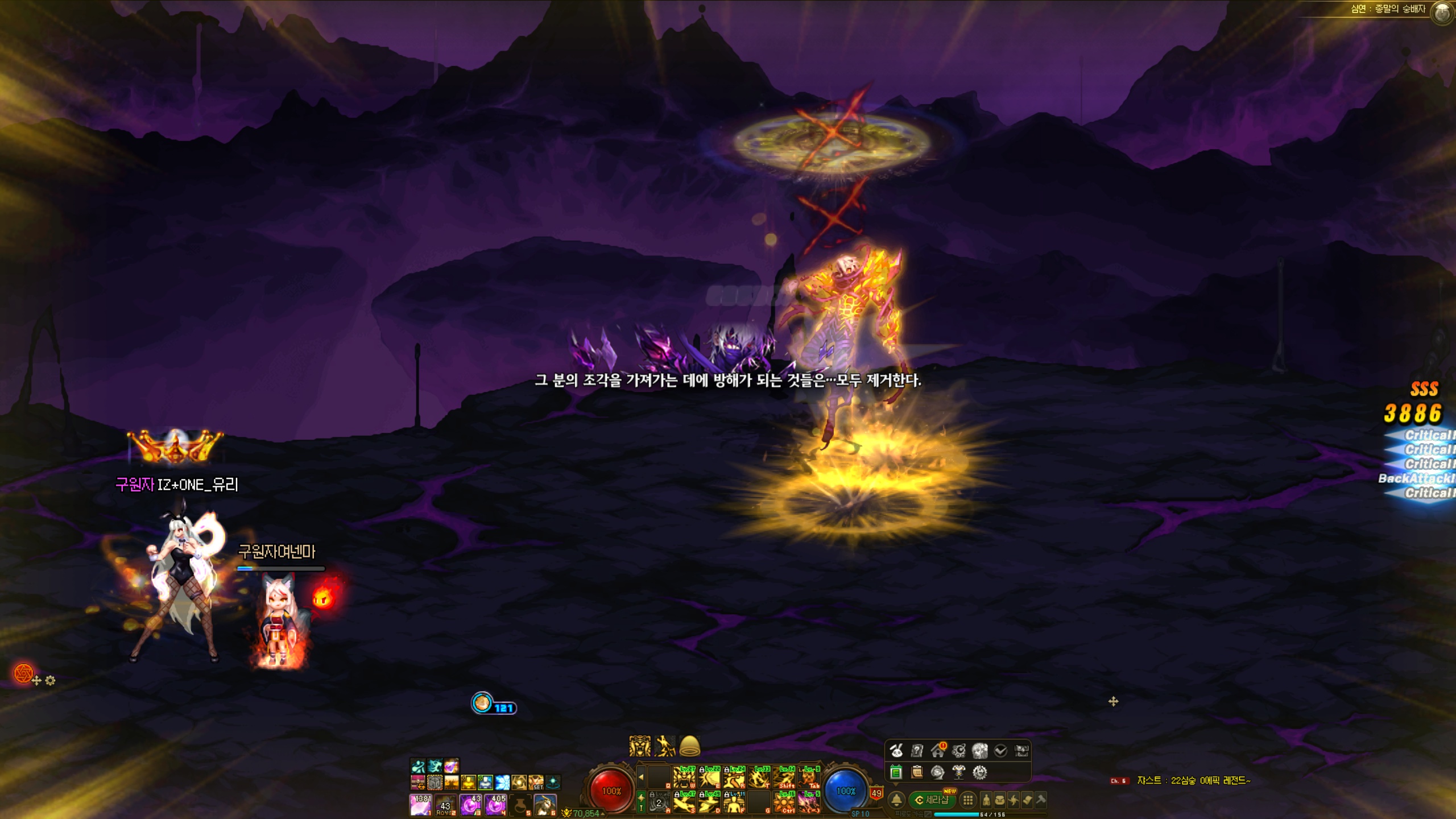Open the green calendar event icon

896,772
